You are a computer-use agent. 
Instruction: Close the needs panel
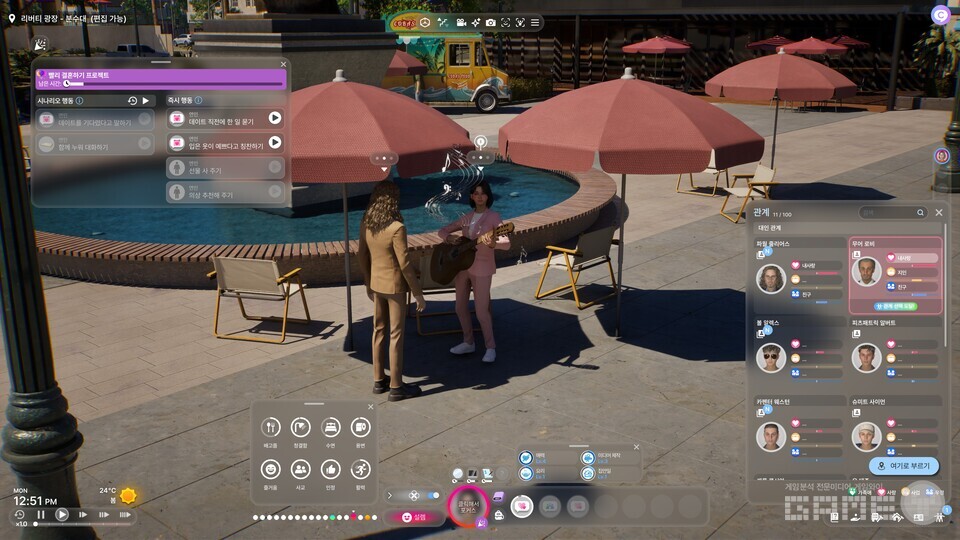click(370, 407)
